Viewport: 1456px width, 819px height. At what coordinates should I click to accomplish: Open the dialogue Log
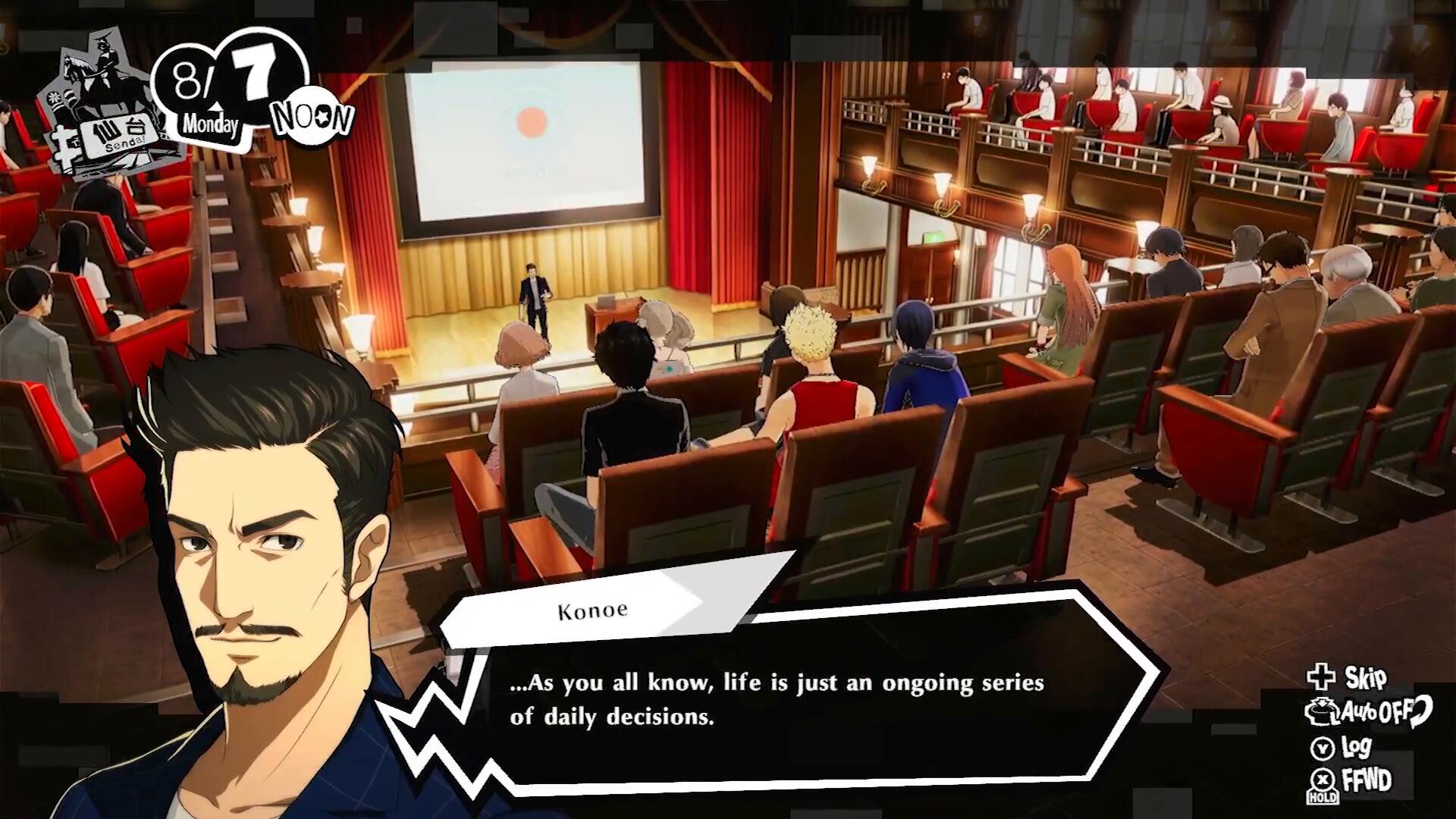point(1343,747)
